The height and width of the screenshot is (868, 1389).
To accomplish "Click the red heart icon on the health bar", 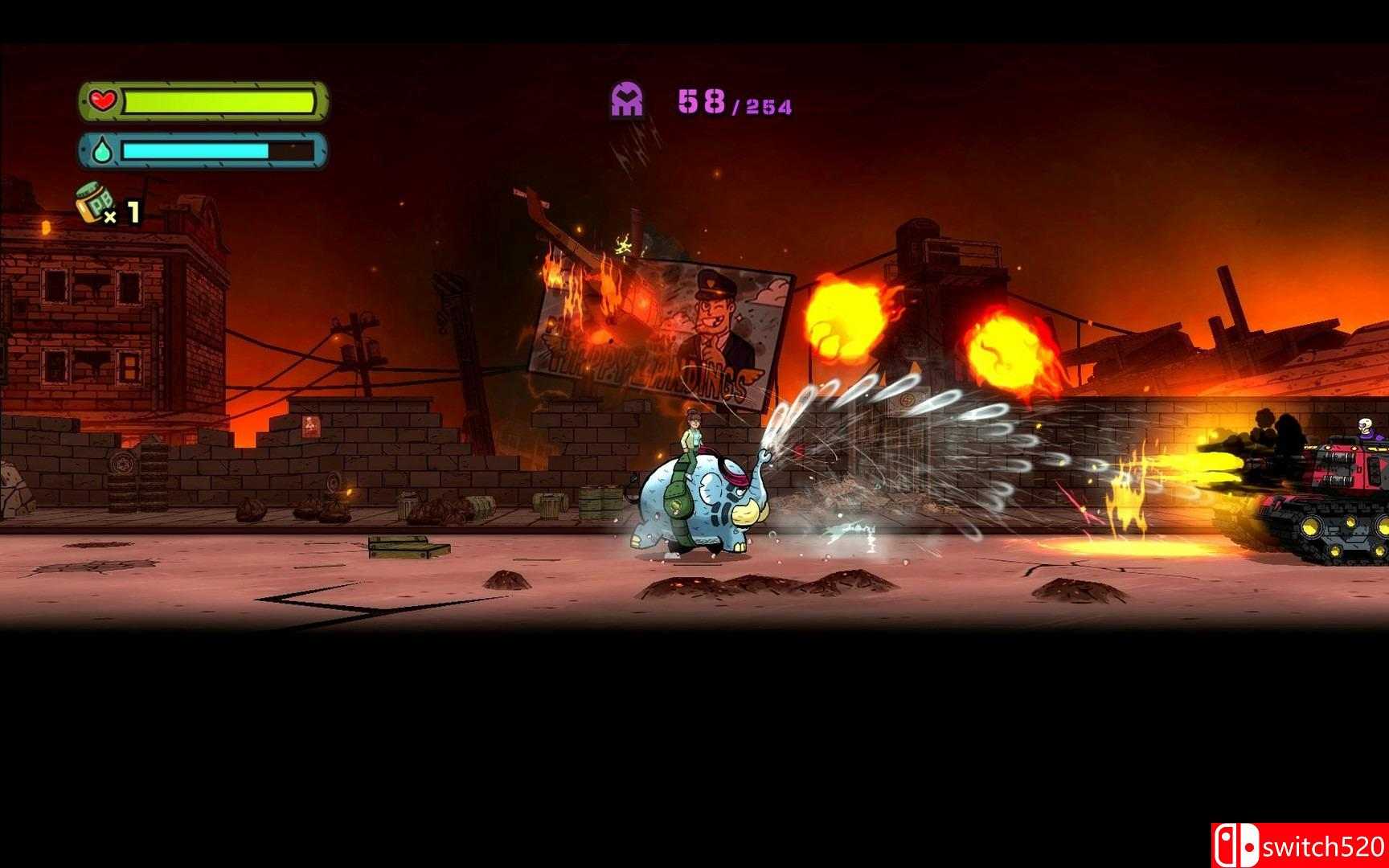I will pyautogui.click(x=103, y=100).
